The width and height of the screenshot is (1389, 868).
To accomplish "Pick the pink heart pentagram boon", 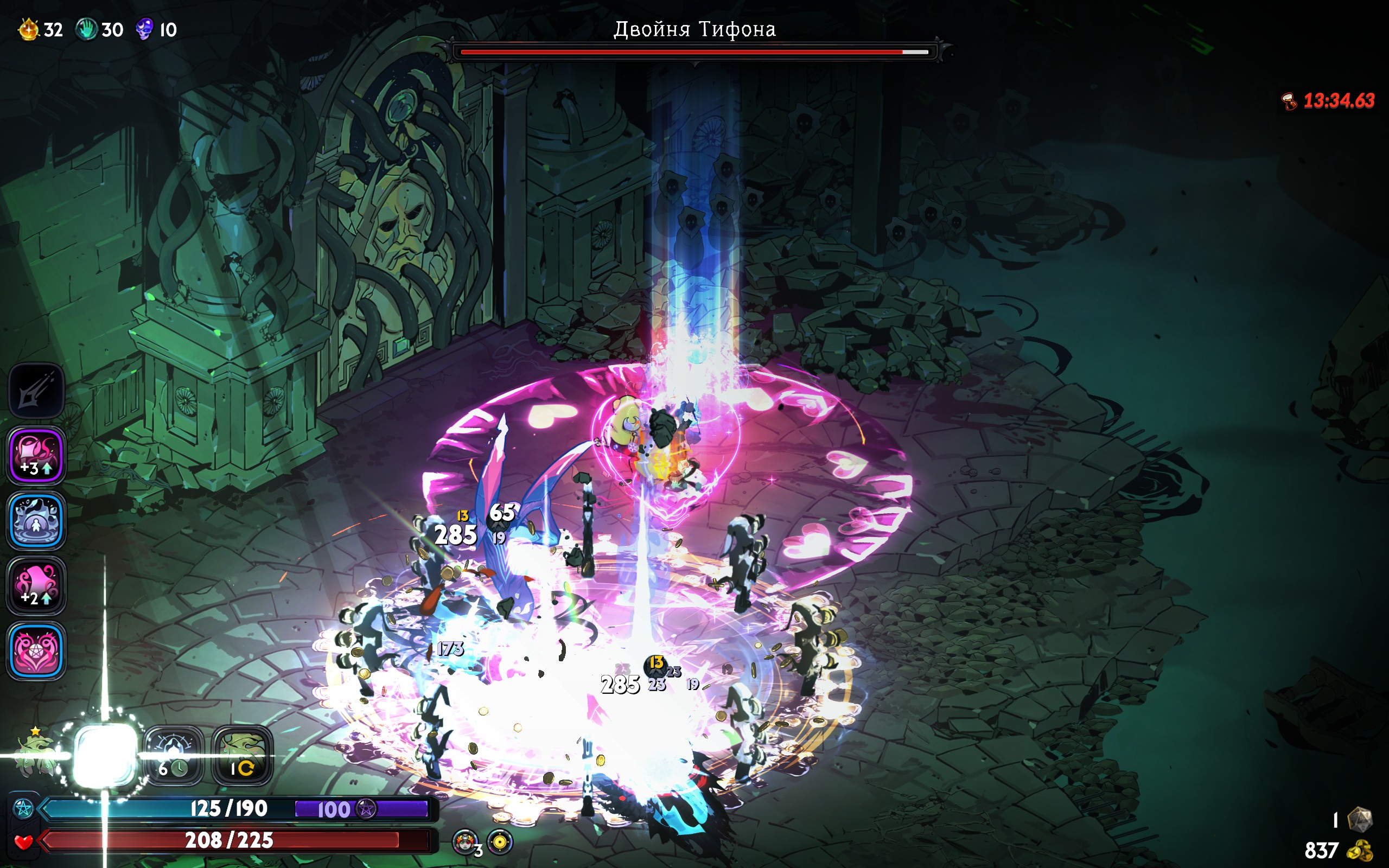I will (x=36, y=651).
